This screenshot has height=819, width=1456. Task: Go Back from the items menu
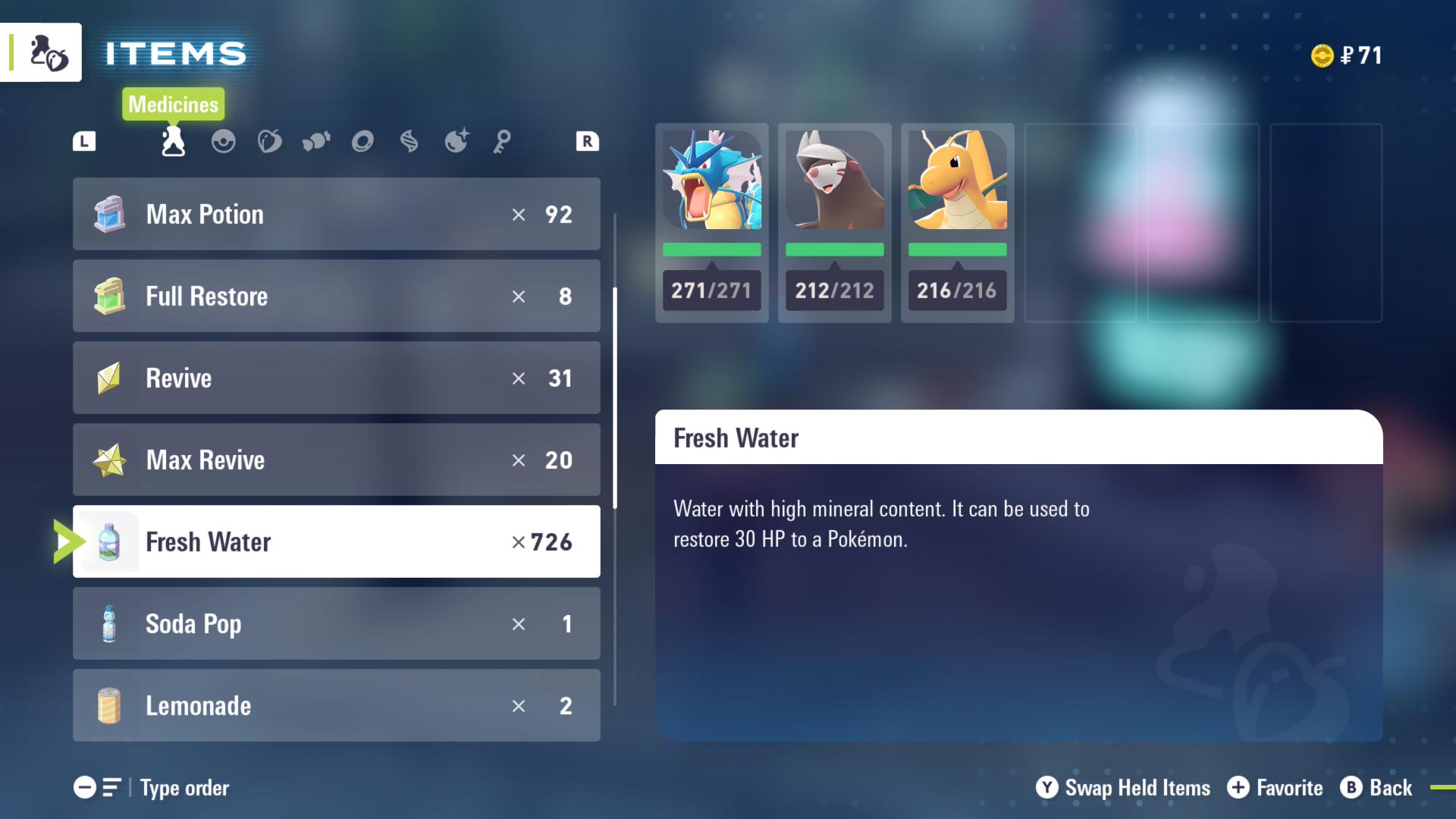[x=1376, y=788]
